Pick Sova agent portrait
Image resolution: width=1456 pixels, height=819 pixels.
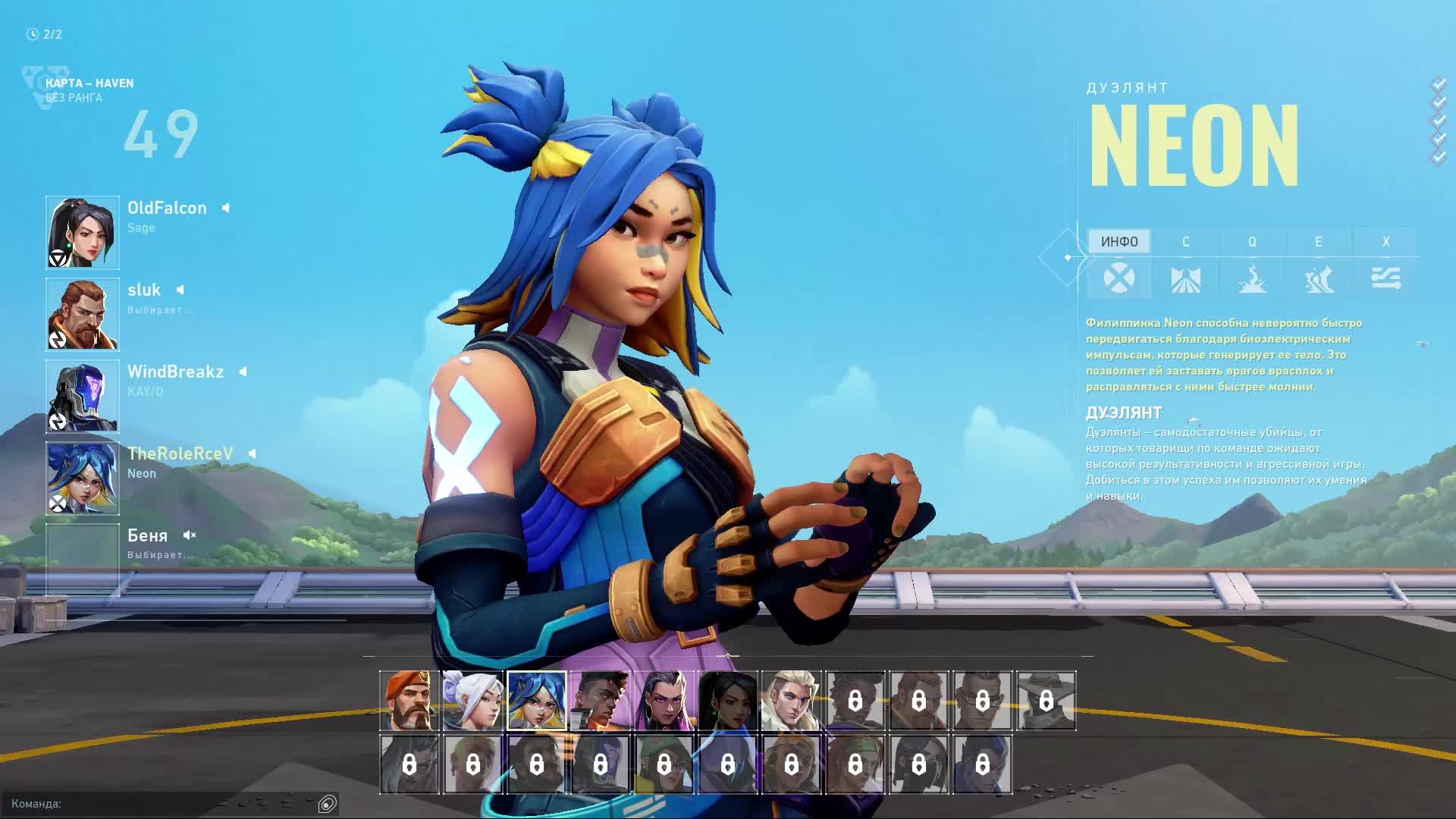[792, 701]
